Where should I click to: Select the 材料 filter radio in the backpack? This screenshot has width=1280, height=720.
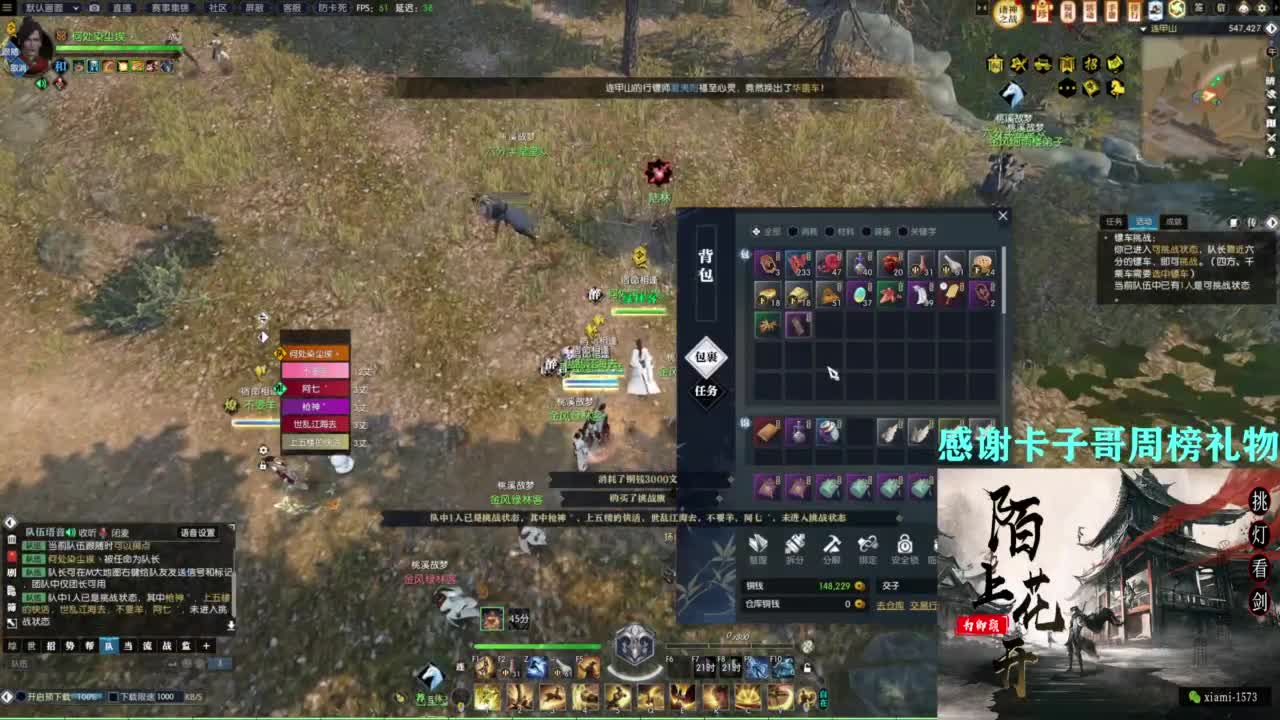(830, 233)
